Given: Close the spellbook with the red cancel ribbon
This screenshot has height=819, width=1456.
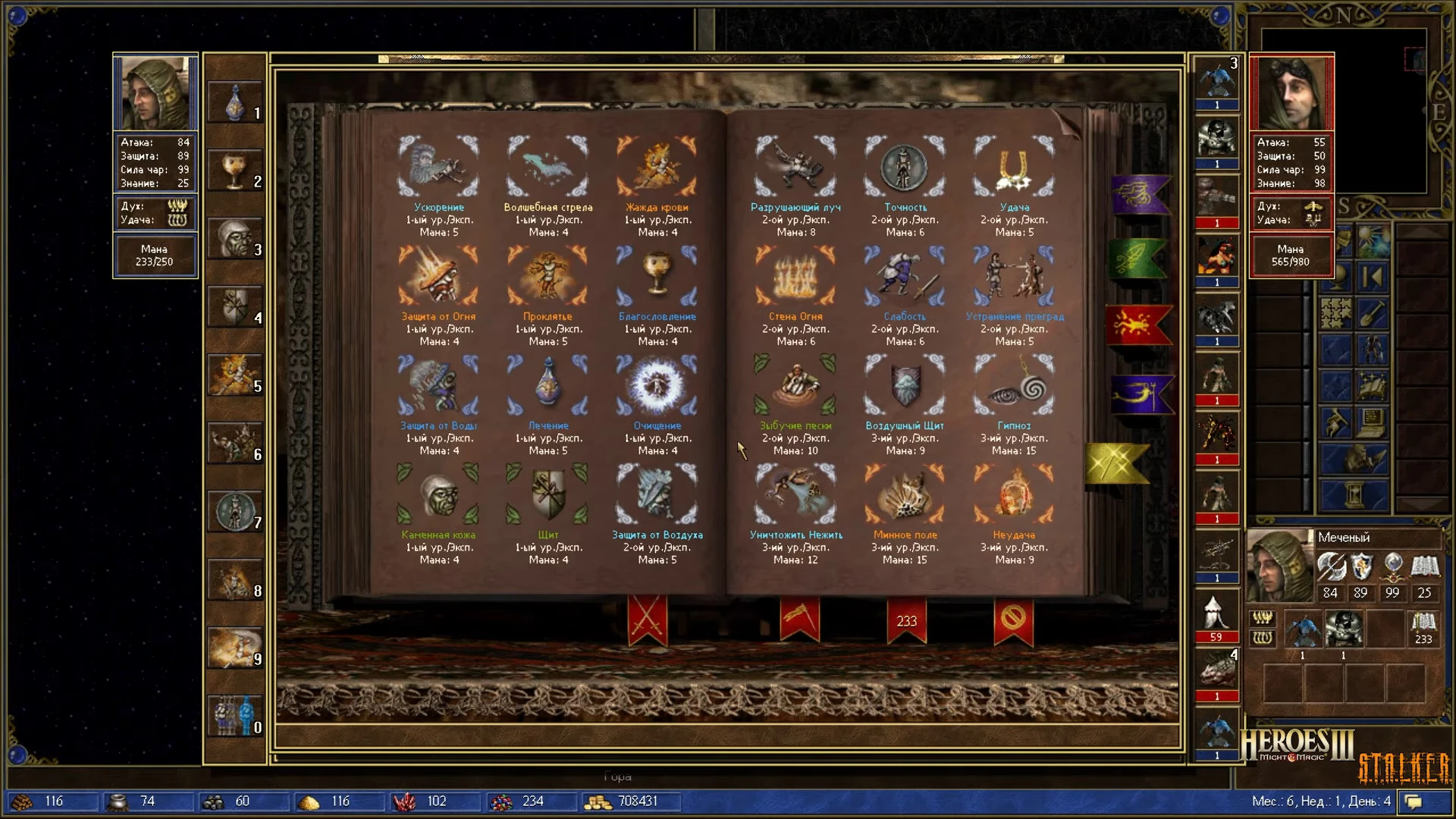Looking at the screenshot, I should tap(1013, 620).
